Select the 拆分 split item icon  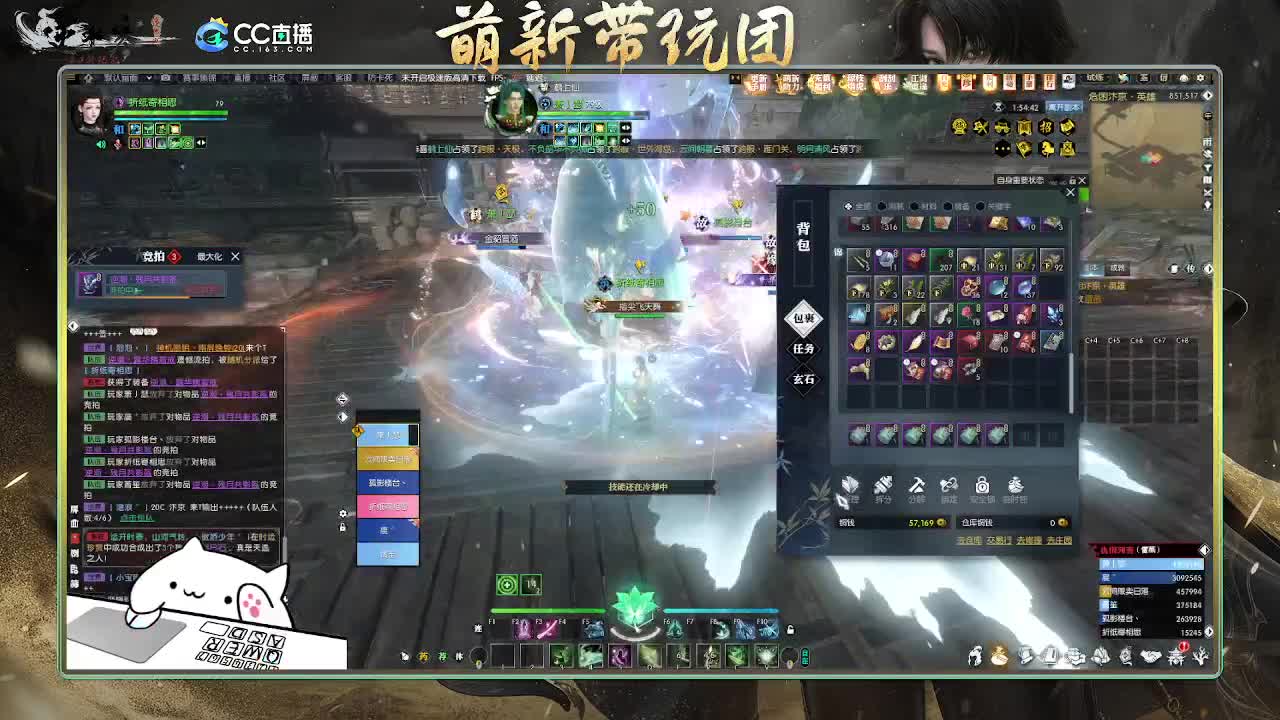(883, 489)
